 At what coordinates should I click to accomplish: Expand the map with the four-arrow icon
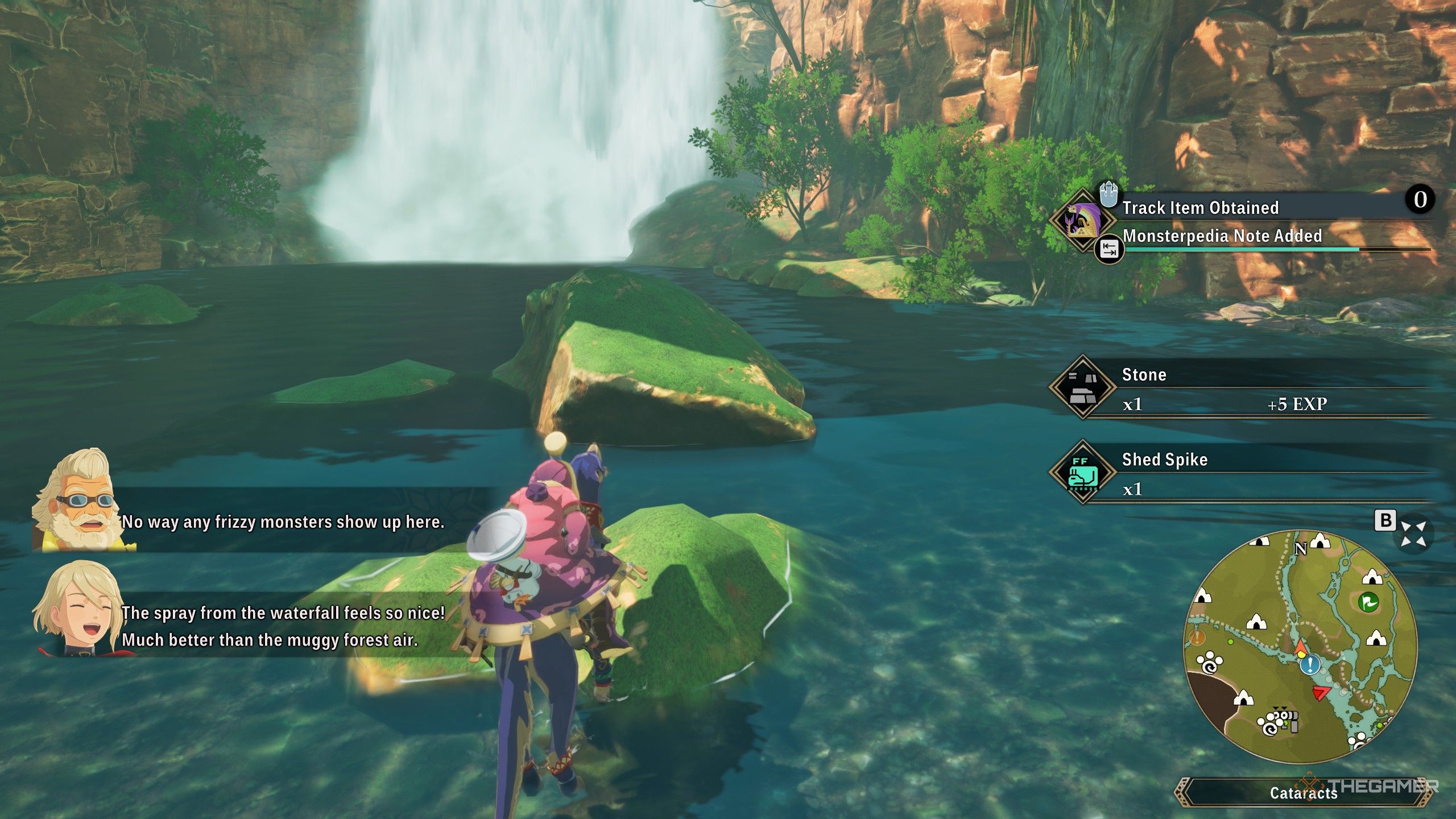[1413, 533]
